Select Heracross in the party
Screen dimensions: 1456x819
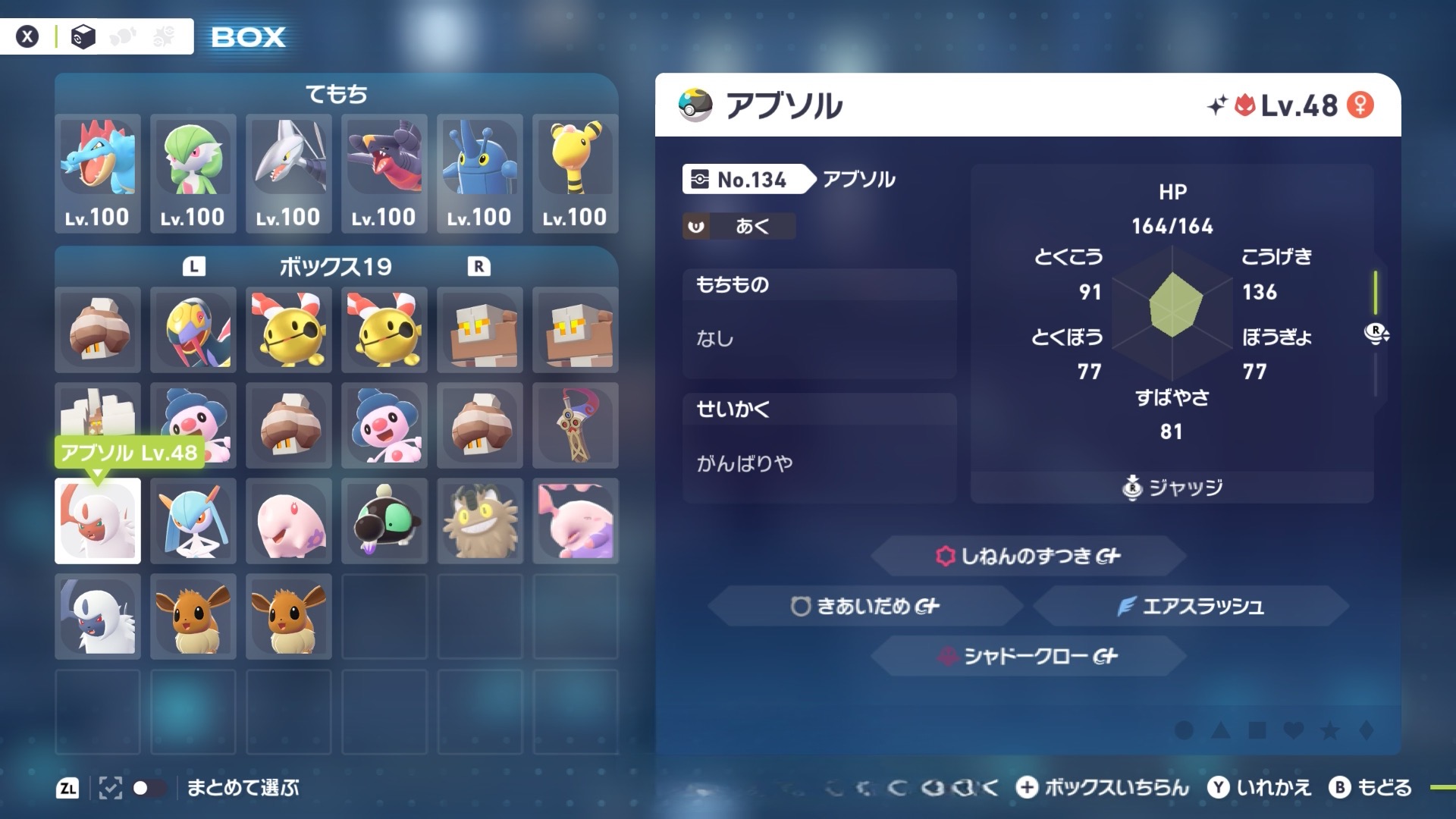(x=480, y=173)
